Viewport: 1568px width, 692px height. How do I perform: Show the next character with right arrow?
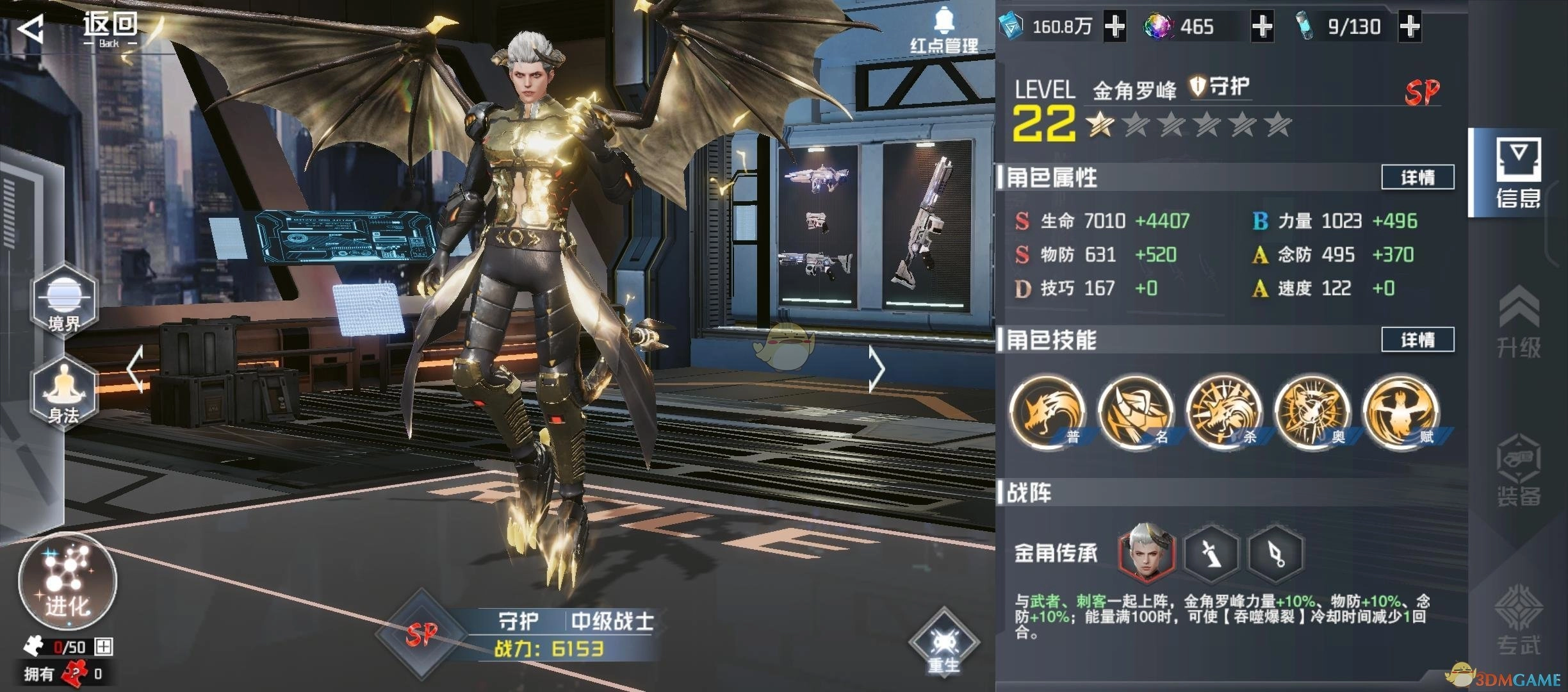(x=876, y=369)
